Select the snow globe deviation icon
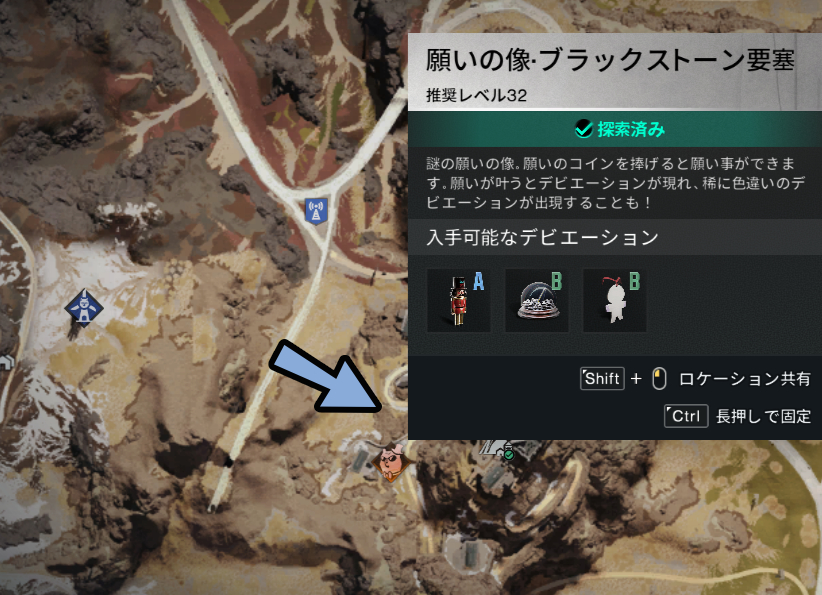 coord(537,299)
